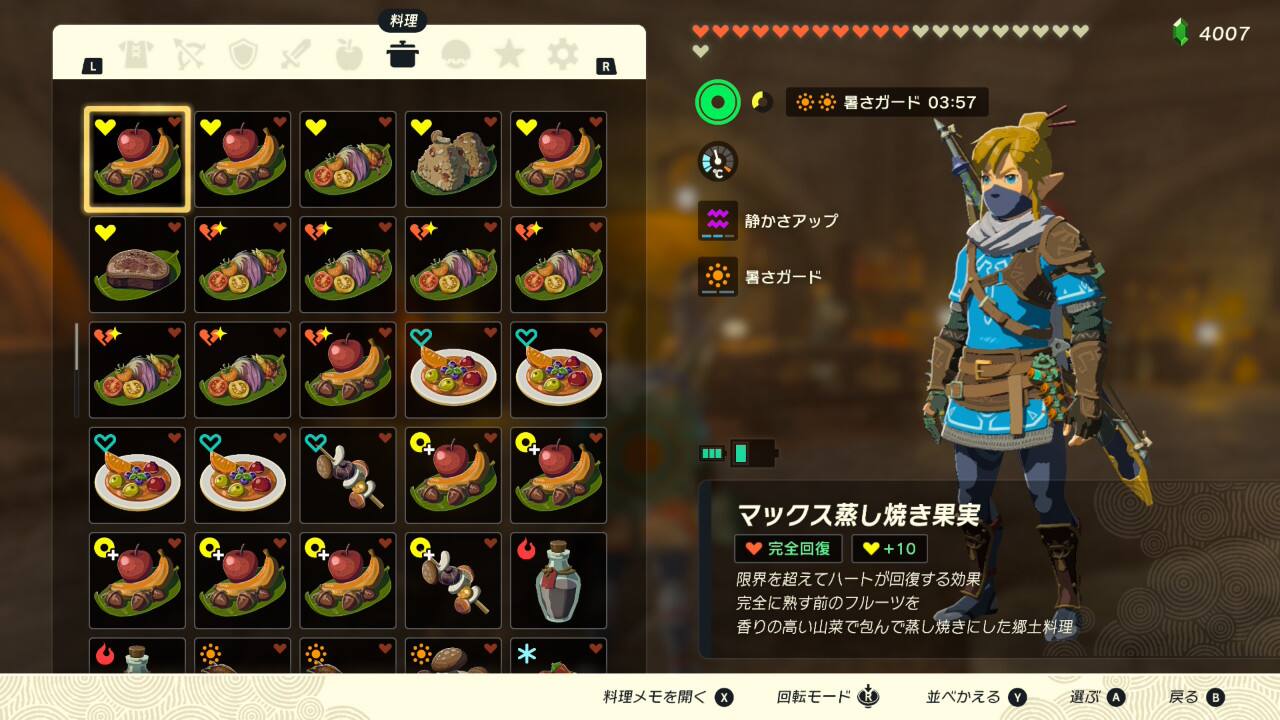Open the sword weapons tab
Image resolution: width=1280 pixels, height=720 pixels.
(296, 54)
